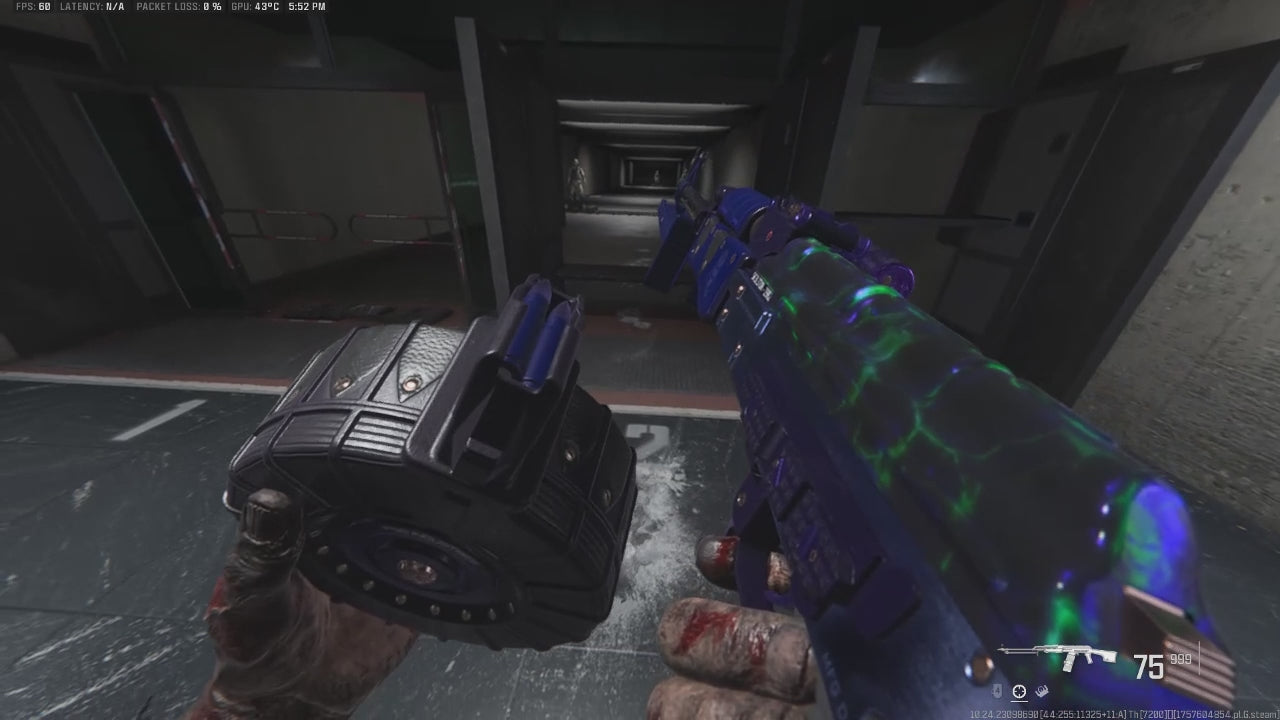Click the faded shield perk icon
This screenshot has width=1280, height=720.
click(998, 690)
